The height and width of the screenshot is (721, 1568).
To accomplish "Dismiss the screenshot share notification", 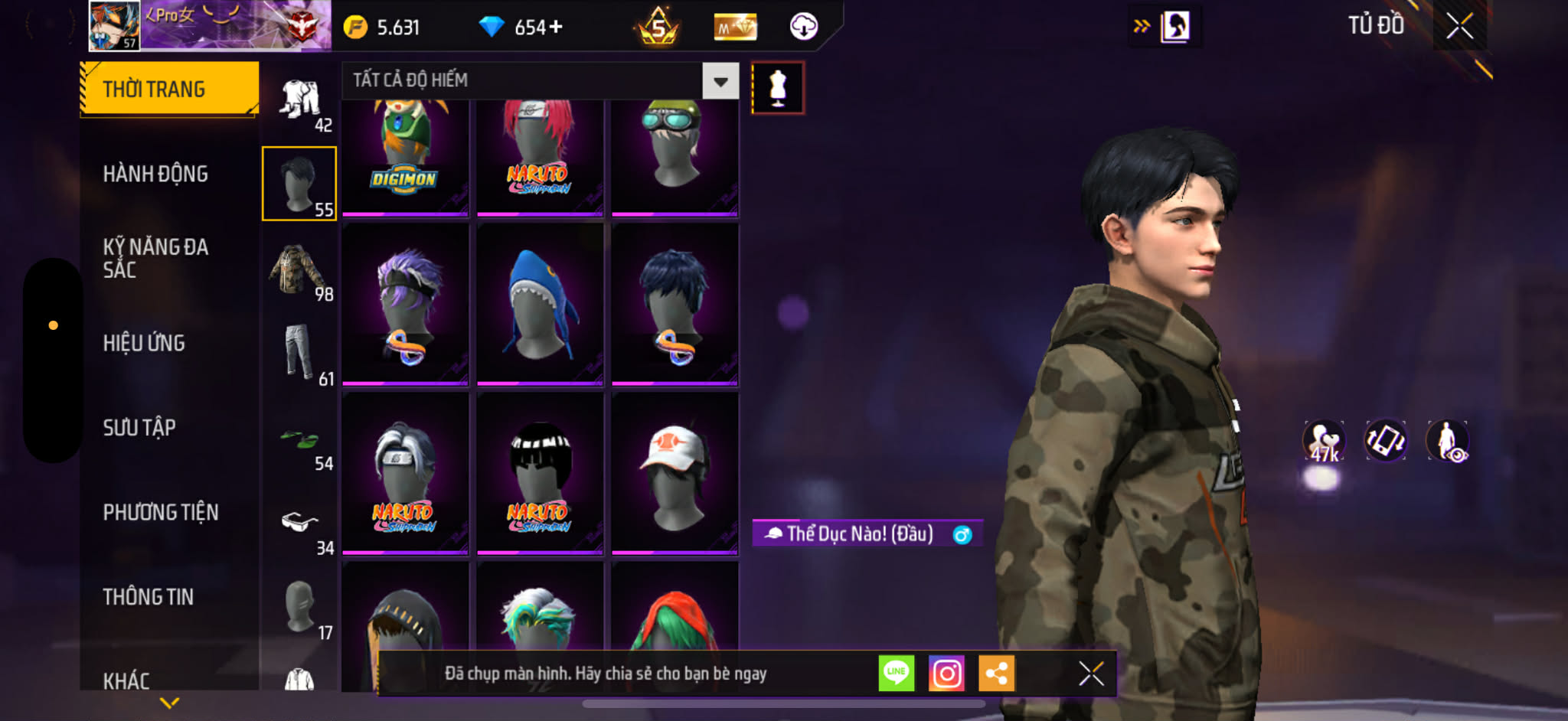I will click(1091, 674).
